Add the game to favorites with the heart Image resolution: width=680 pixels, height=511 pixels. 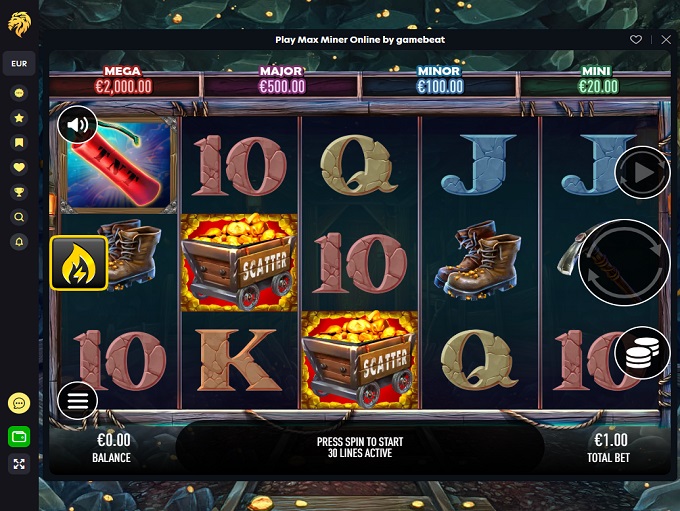point(635,40)
